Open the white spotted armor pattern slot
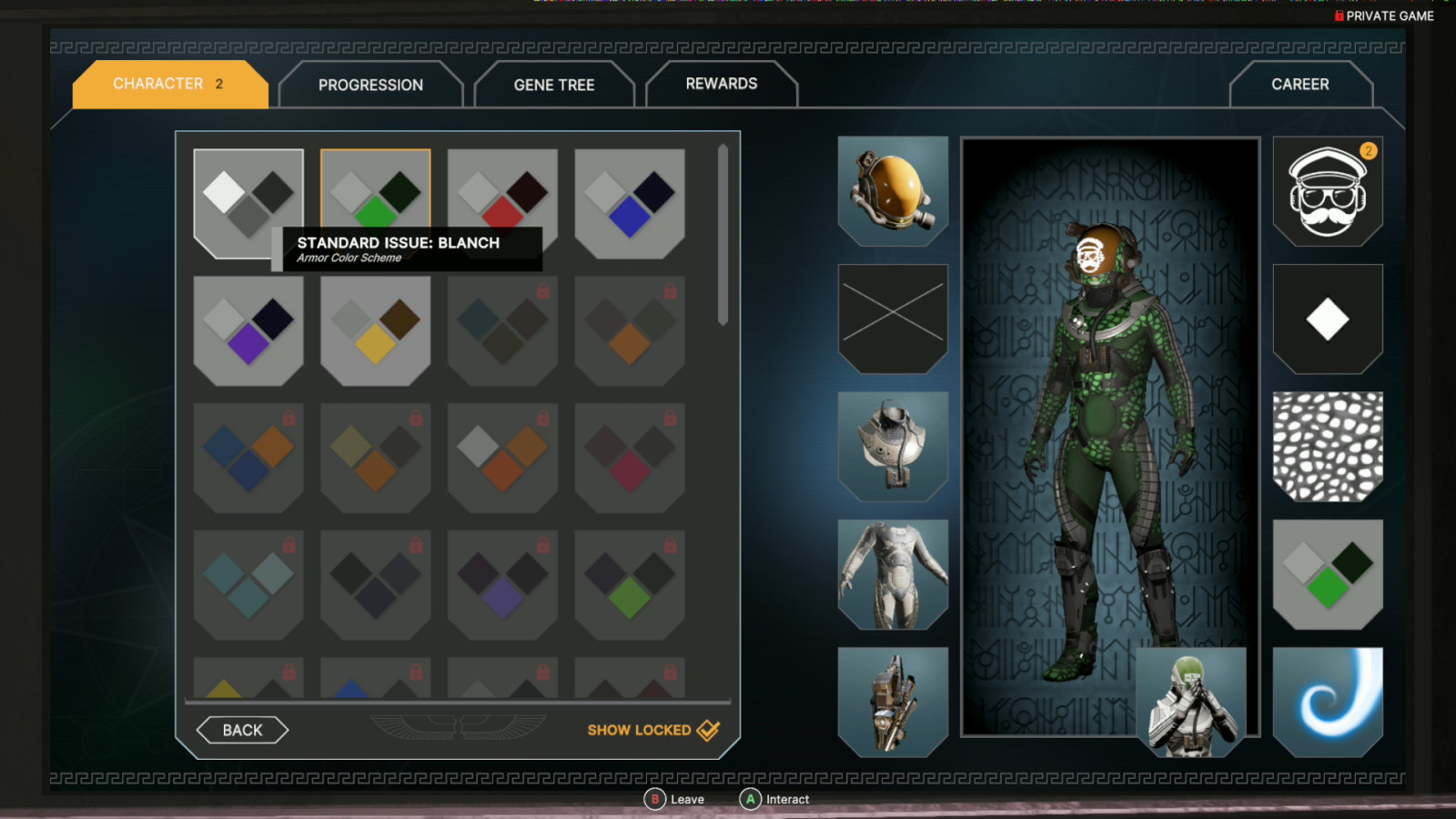1456x819 pixels. coord(1327,446)
